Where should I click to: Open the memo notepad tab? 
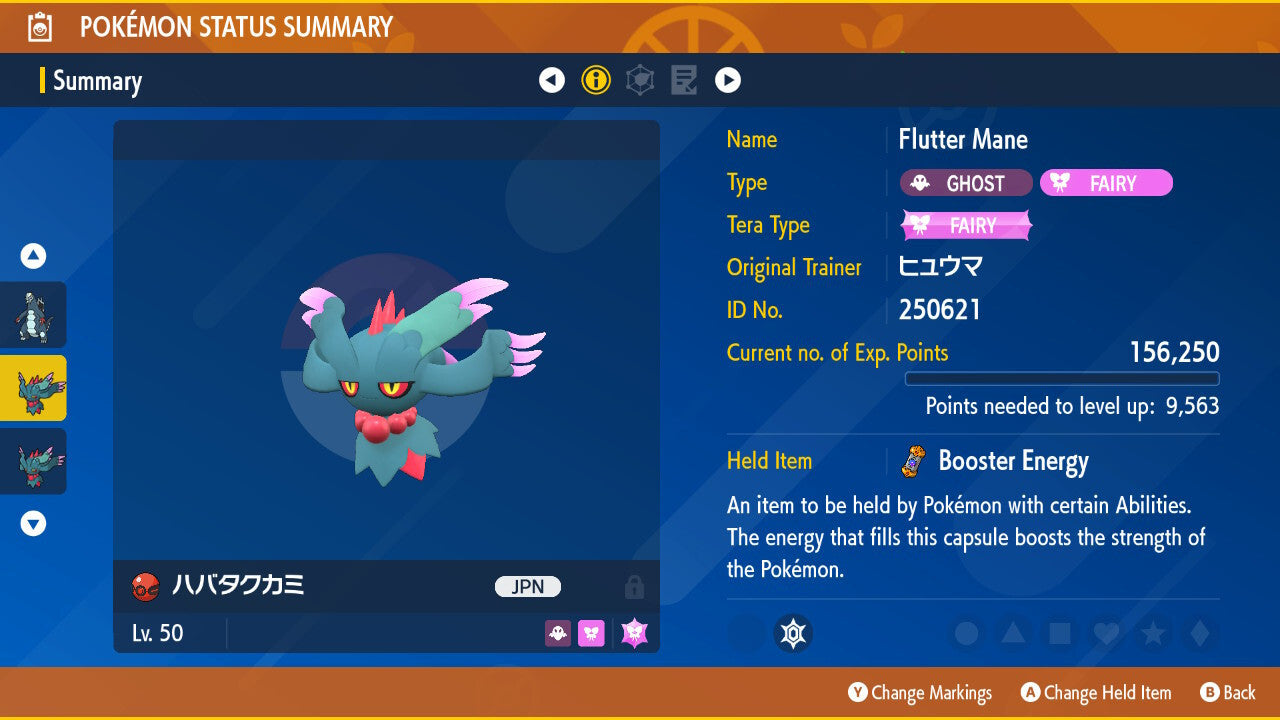point(684,80)
